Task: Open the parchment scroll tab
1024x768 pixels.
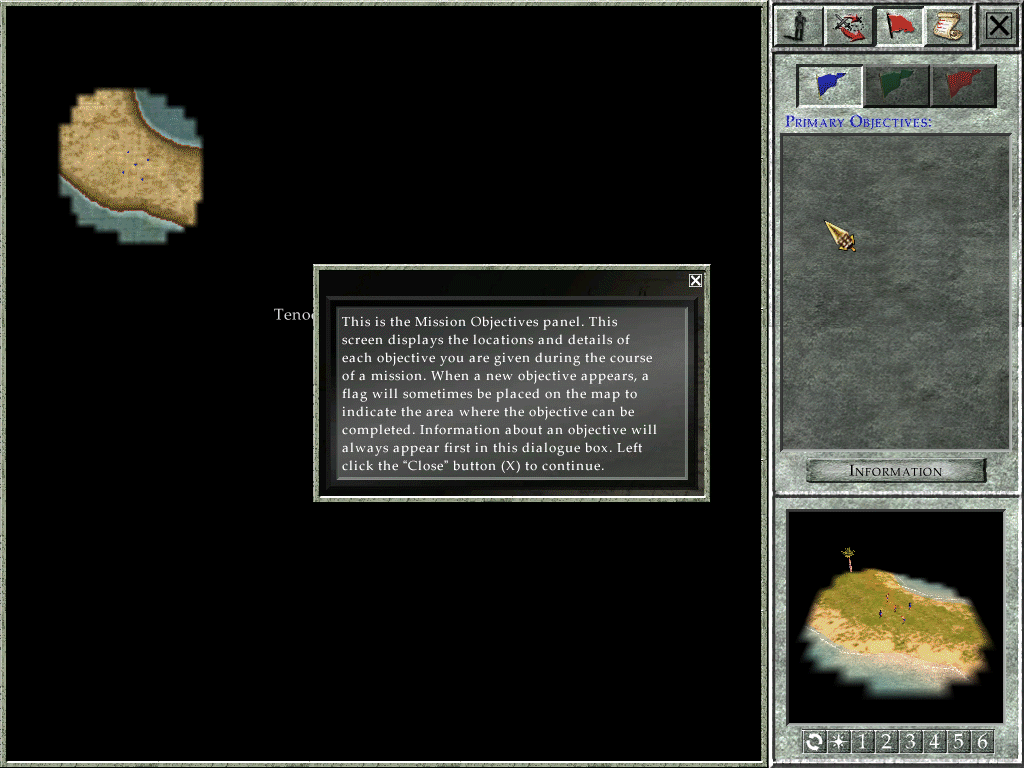Action: [947, 27]
